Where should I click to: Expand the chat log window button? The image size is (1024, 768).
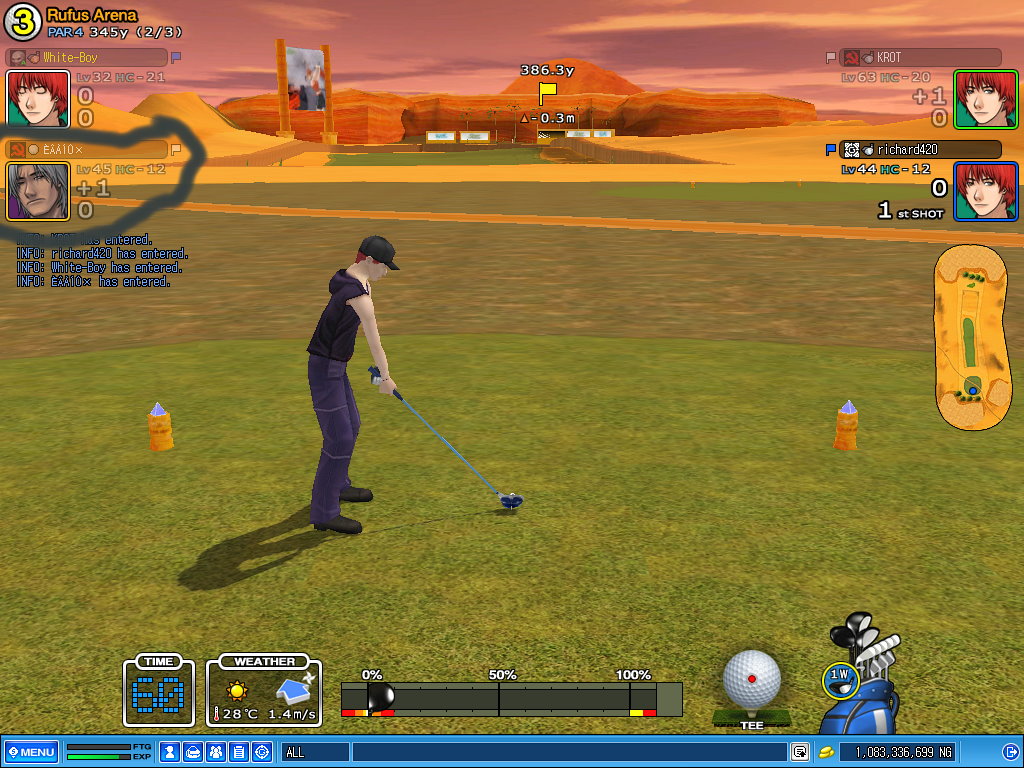click(x=800, y=751)
